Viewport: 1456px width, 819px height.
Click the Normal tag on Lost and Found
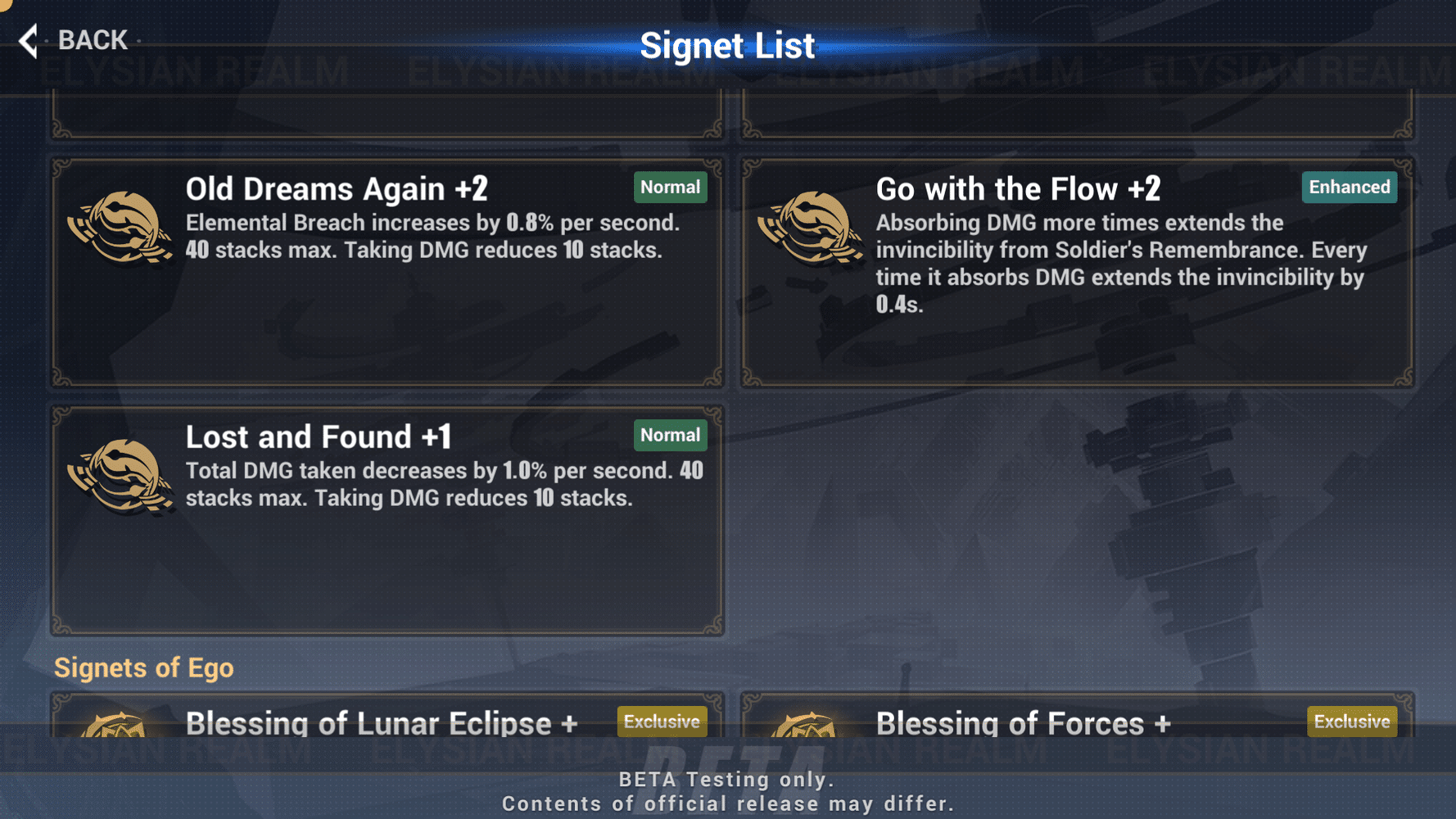(x=670, y=435)
